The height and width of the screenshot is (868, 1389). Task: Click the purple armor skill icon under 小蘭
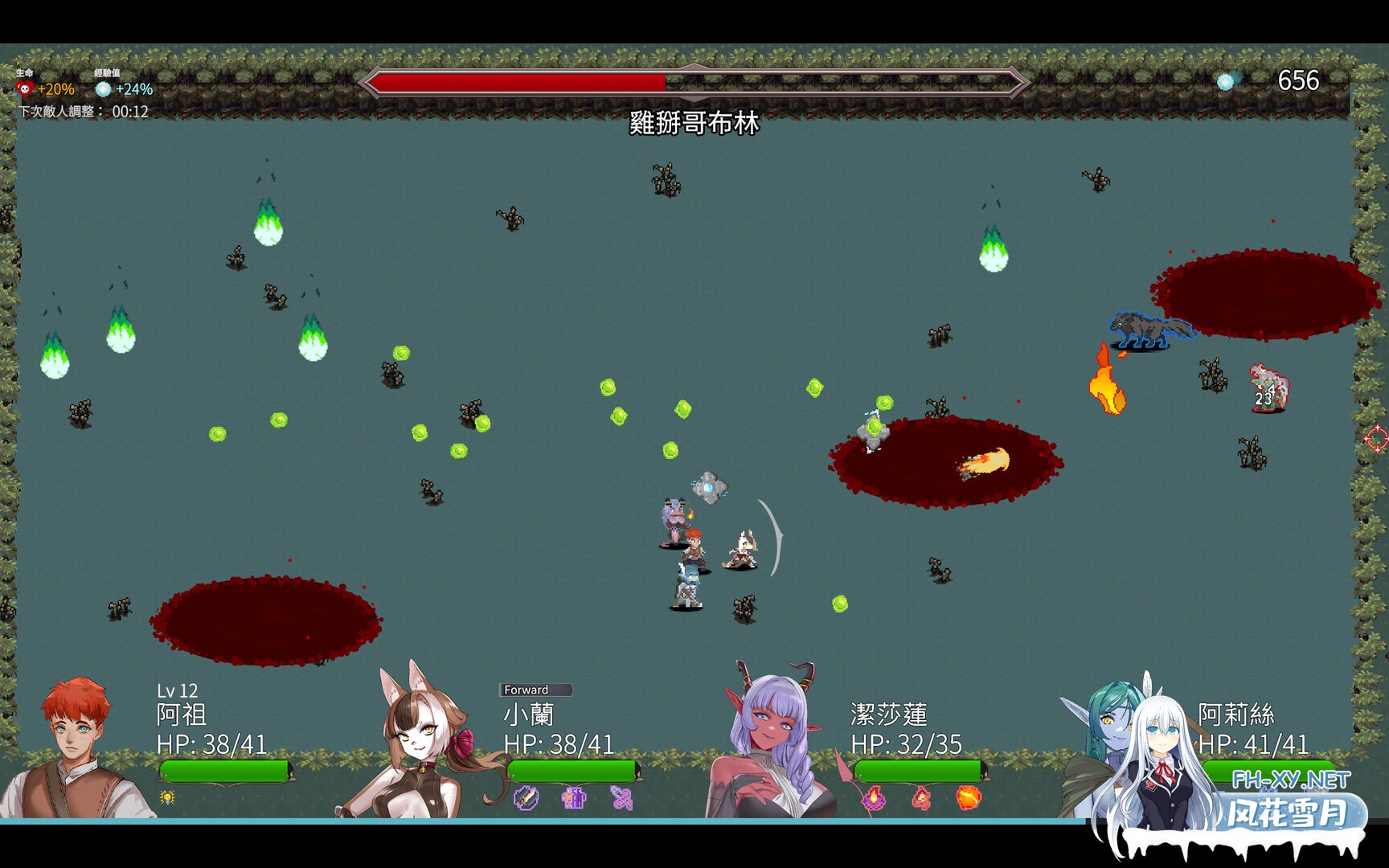(573, 798)
